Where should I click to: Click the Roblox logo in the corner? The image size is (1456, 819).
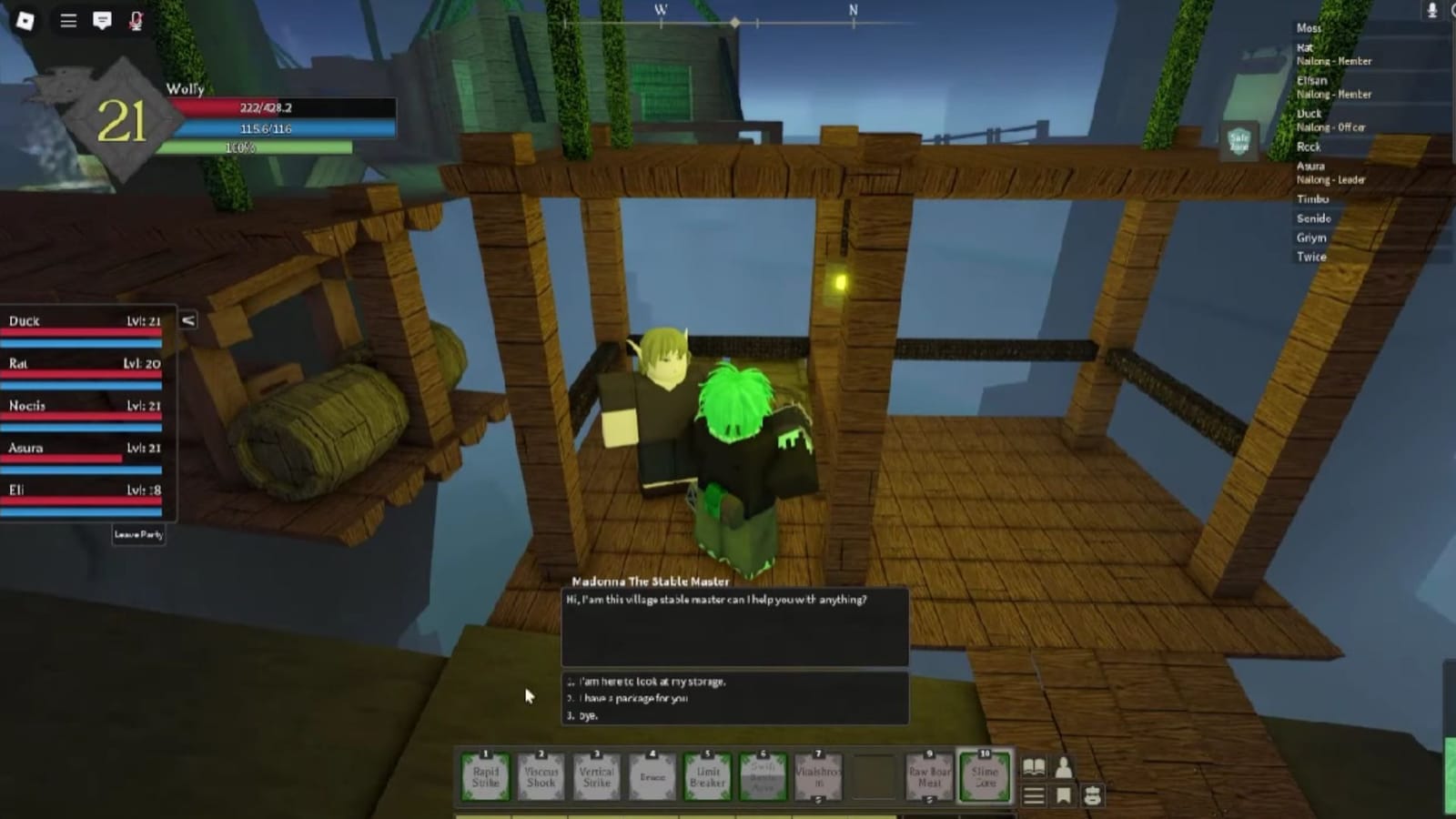pos(25,20)
